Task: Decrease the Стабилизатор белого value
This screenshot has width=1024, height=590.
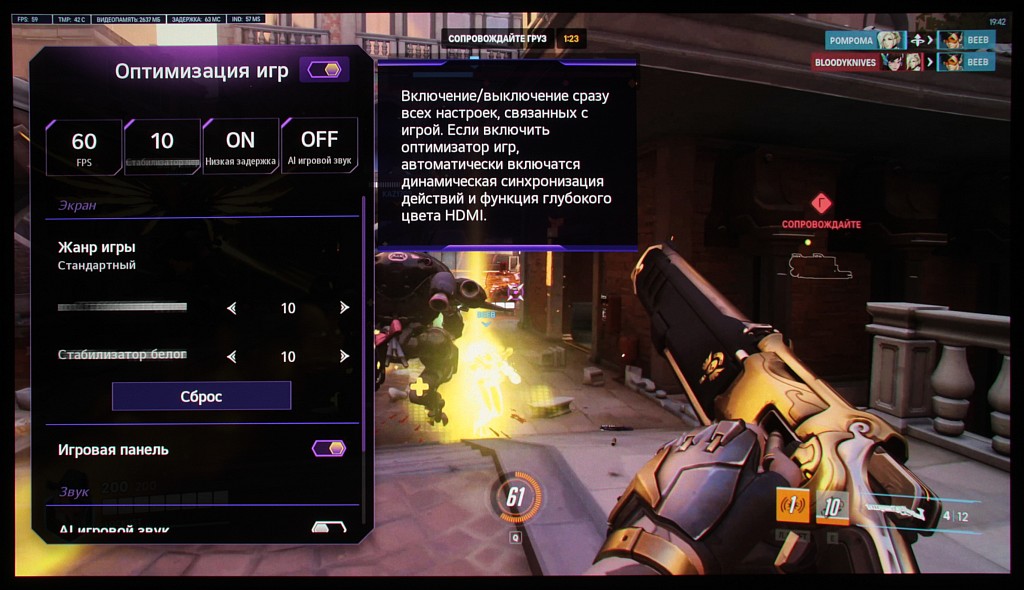Action: pyautogui.click(x=232, y=356)
